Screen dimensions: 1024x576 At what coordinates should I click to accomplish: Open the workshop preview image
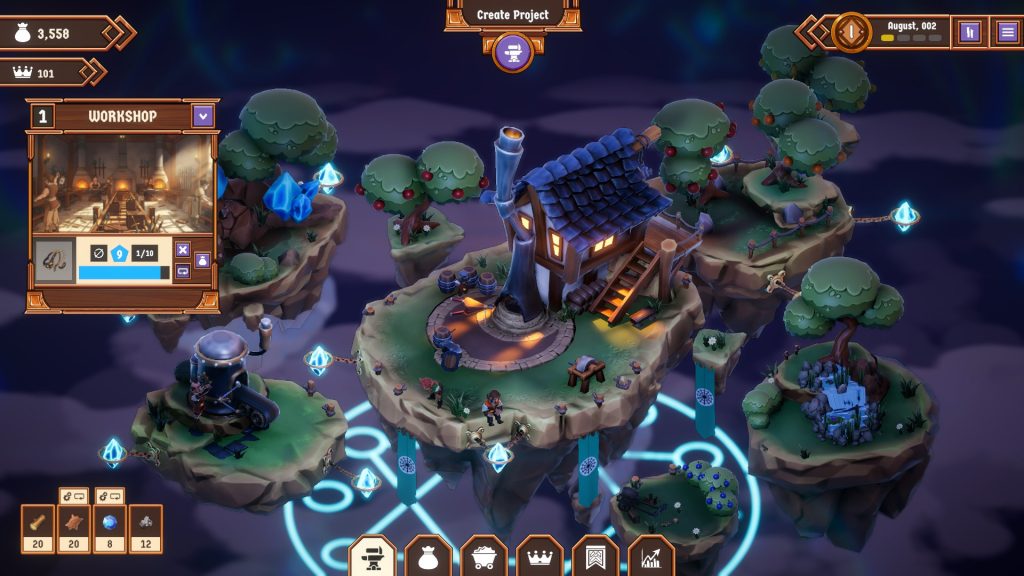123,183
